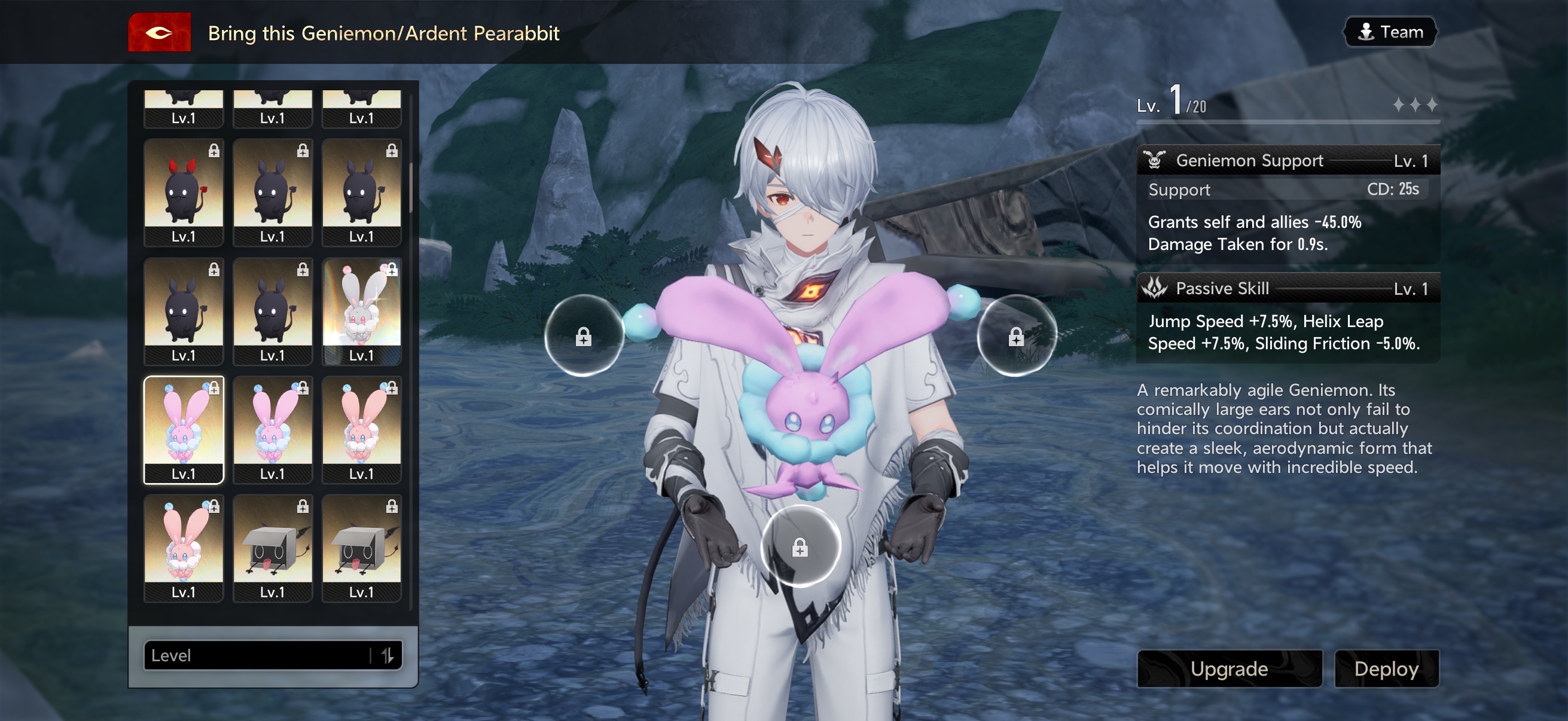This screenshot has width=1568, height=721.
Task: Deploy the selected Geniemon
Action: (x=1386, y=668)
